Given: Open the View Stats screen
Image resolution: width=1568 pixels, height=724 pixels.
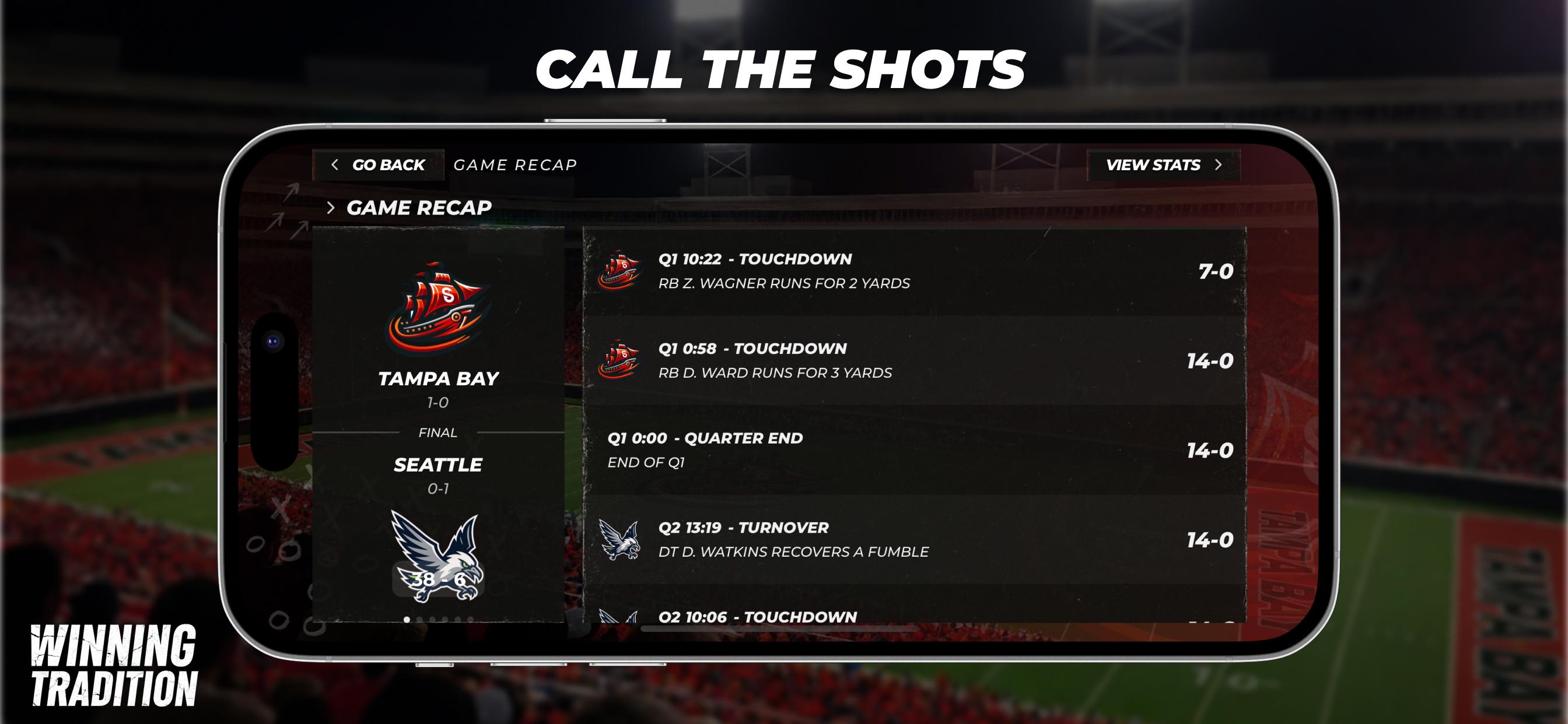Looking at the screenshot, I should click(1163, 165).
